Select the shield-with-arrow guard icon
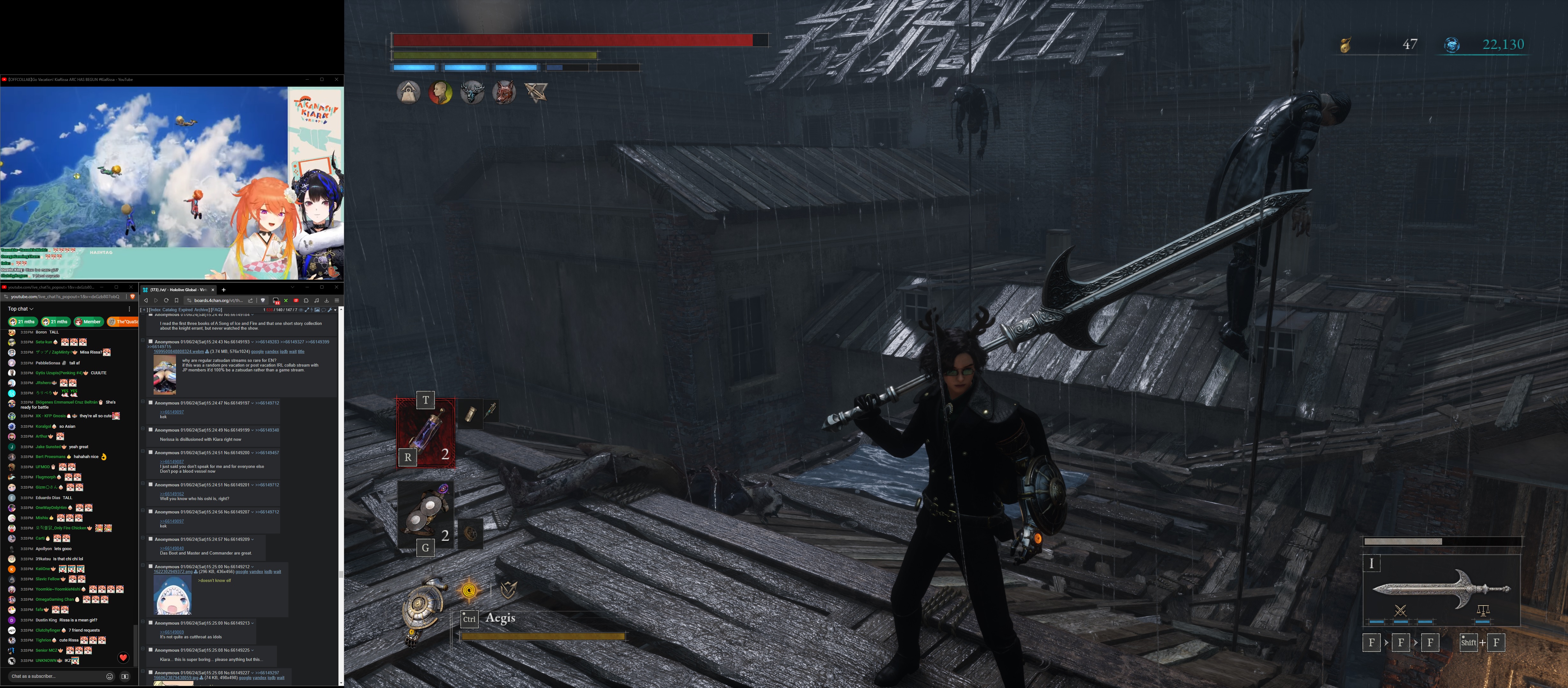The height and width of the screenshot is (688, 1568). 508,589
